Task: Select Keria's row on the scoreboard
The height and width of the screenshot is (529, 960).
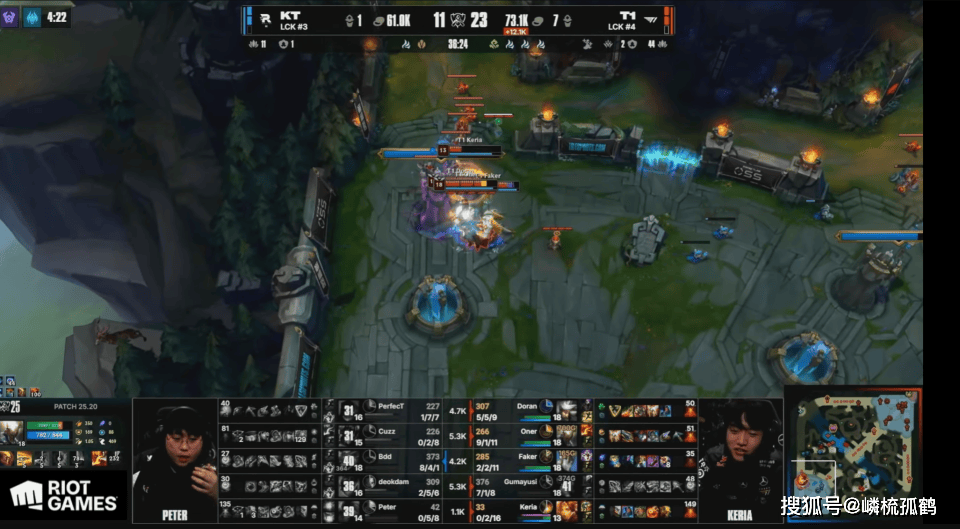Action: [520, 510]
